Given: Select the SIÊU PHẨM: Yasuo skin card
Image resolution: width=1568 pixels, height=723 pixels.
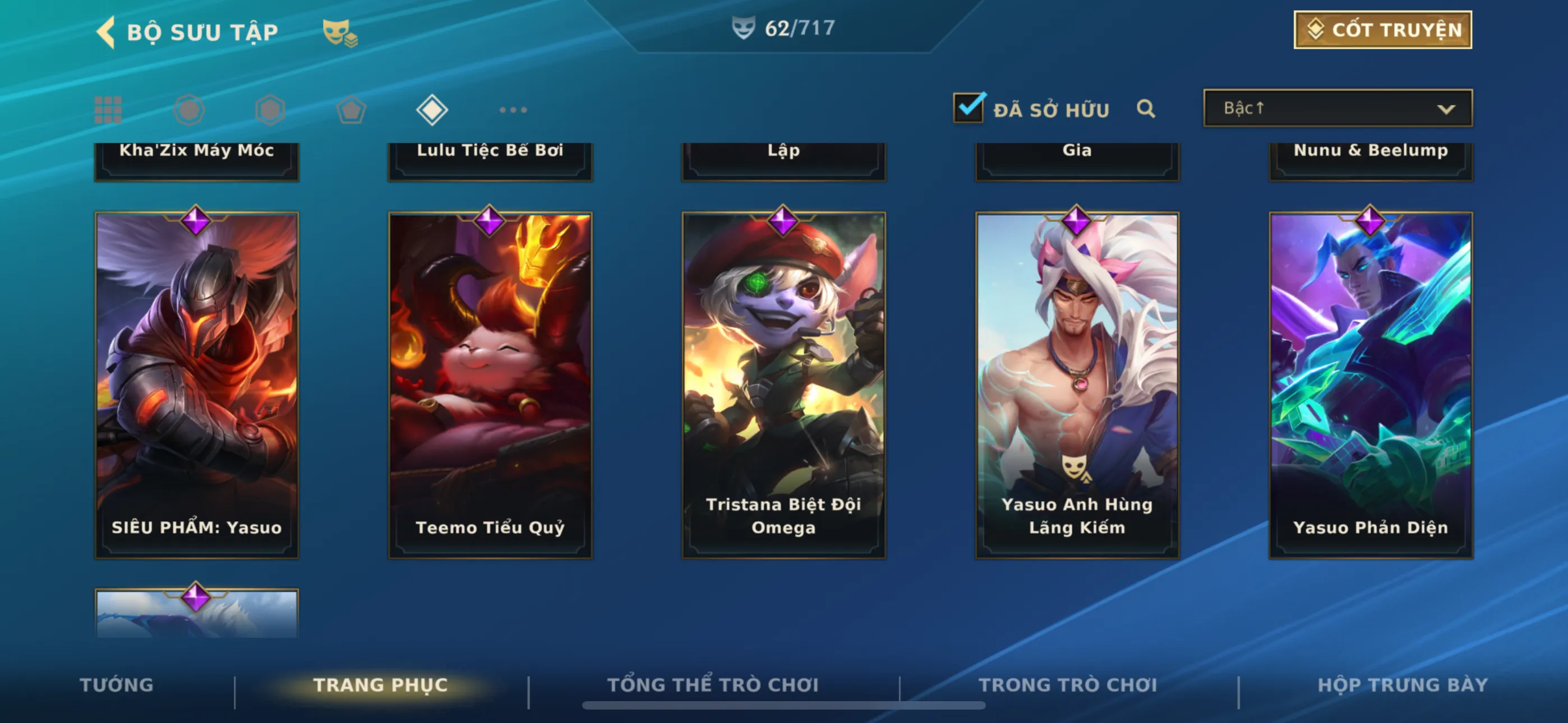Looking at the screenshot, I should 197,384.
